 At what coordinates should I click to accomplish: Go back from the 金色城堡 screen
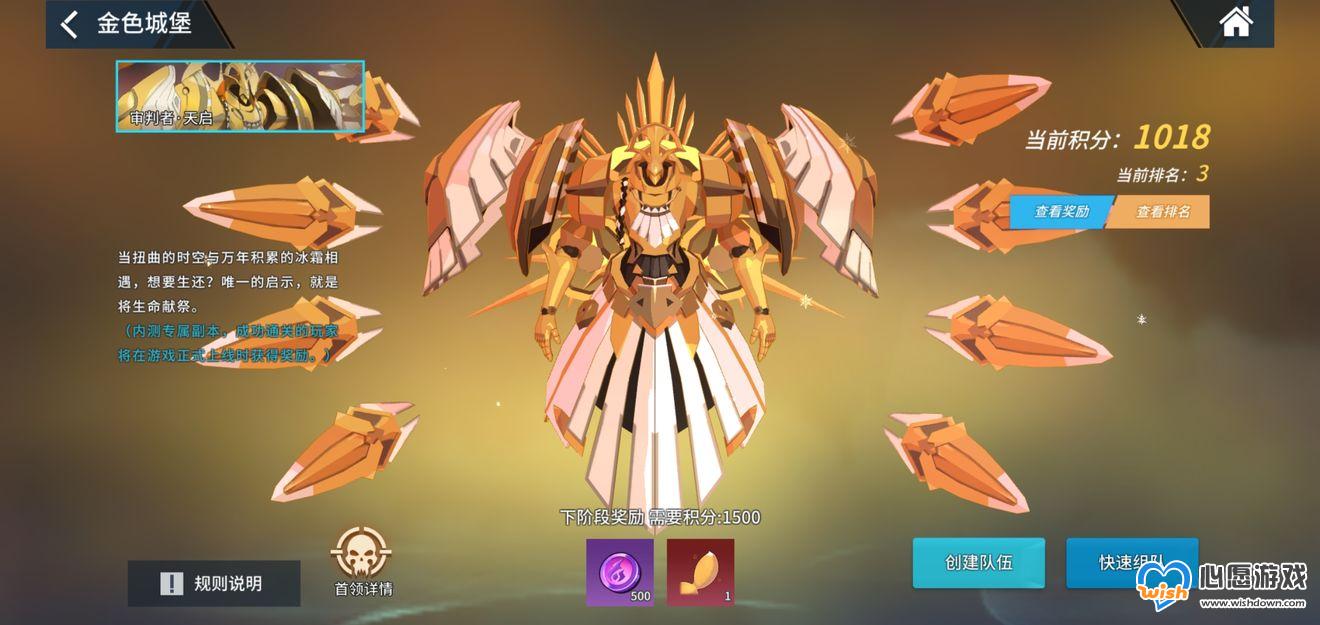70,24
